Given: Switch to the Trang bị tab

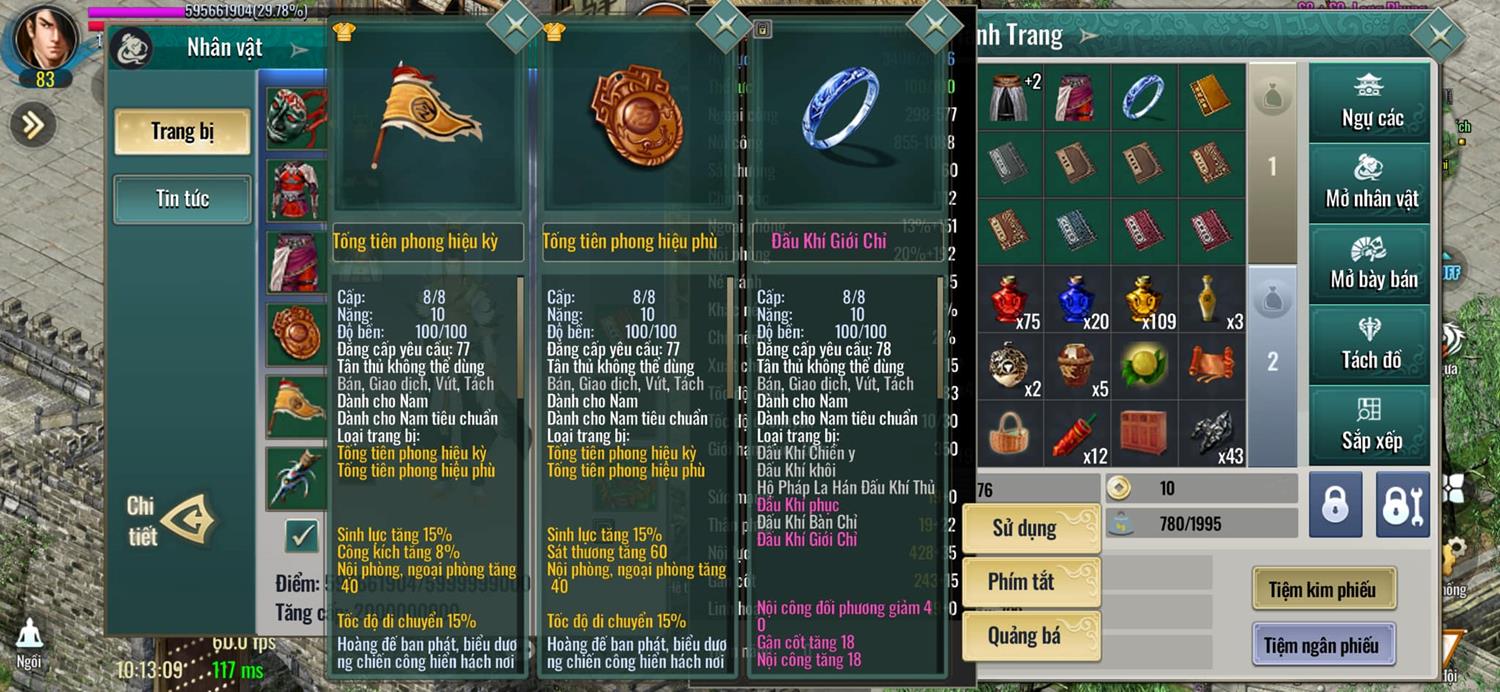Looking at the screenshot, I should [x=182, y=132].
